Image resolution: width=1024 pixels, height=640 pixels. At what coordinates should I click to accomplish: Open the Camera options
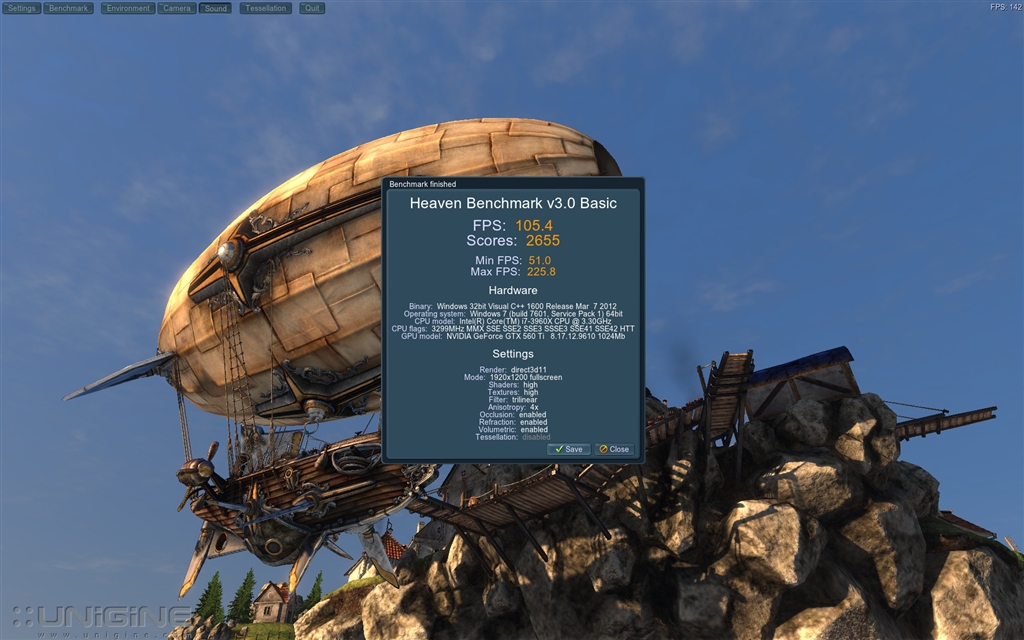click(177, 8)
